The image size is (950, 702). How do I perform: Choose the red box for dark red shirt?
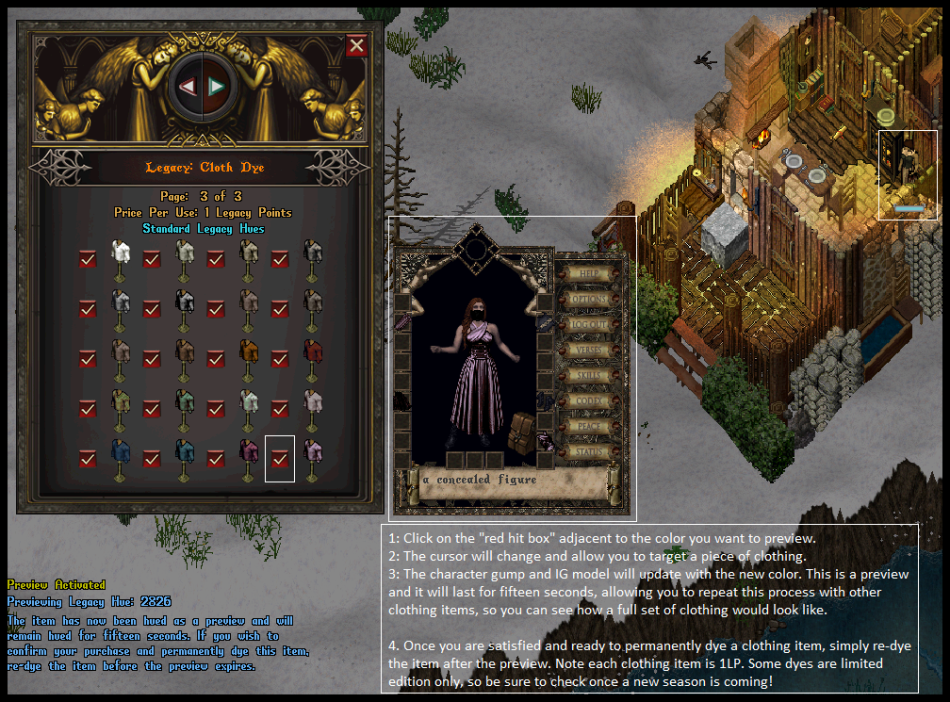coord(280,359)
